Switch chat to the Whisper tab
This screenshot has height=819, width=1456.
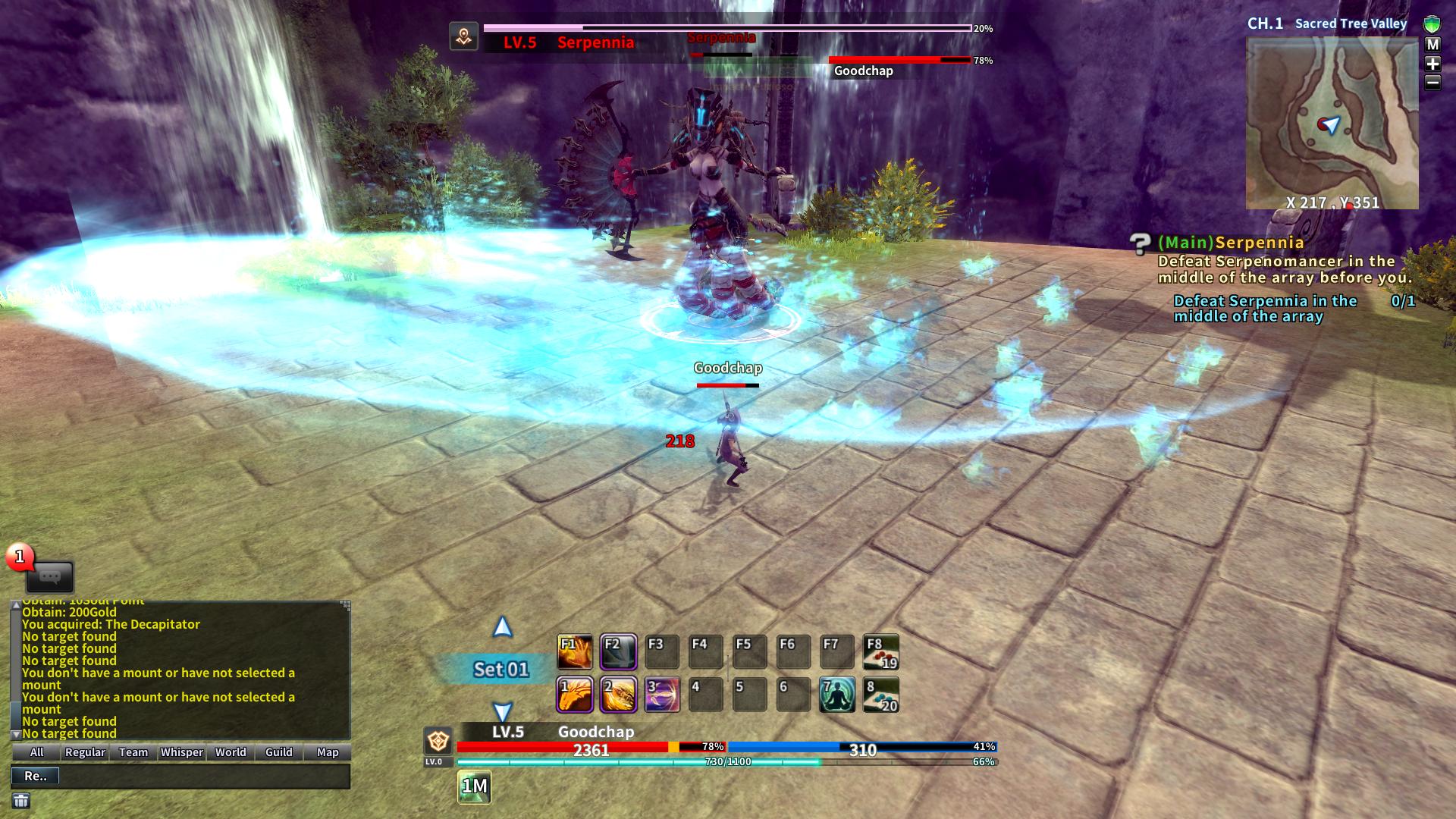tap(182, 752)
